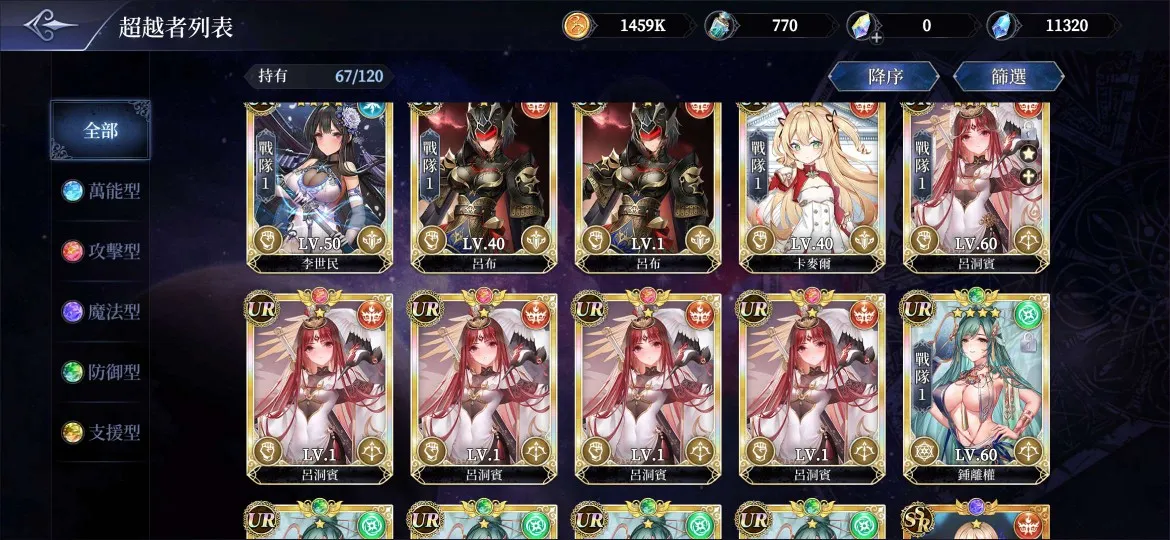Open the 支援型 support category
1170x540 pixels.
point(101,433)
